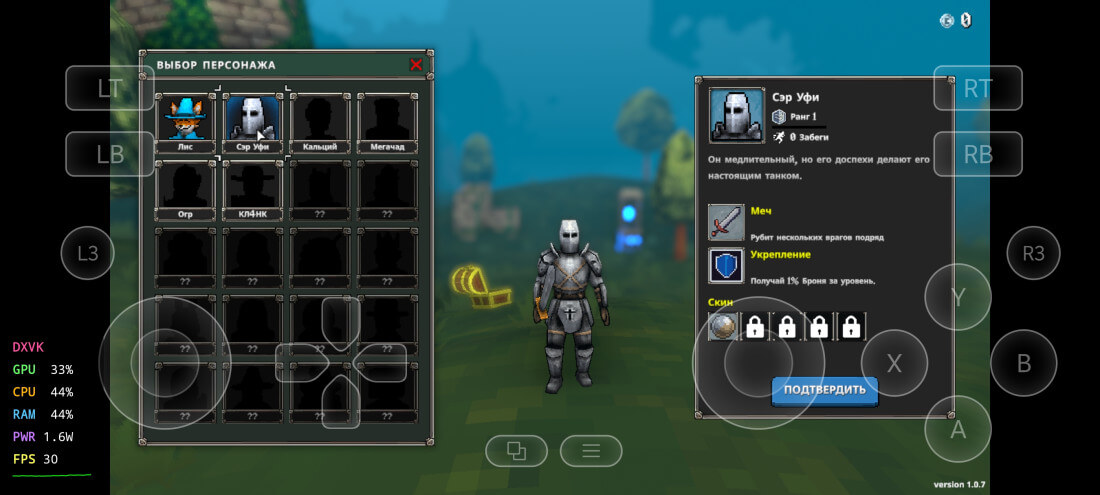Tap the overlay's overlapping-squares button
The height and width of the screenshot is (495, 1100).
pos(516,451)
